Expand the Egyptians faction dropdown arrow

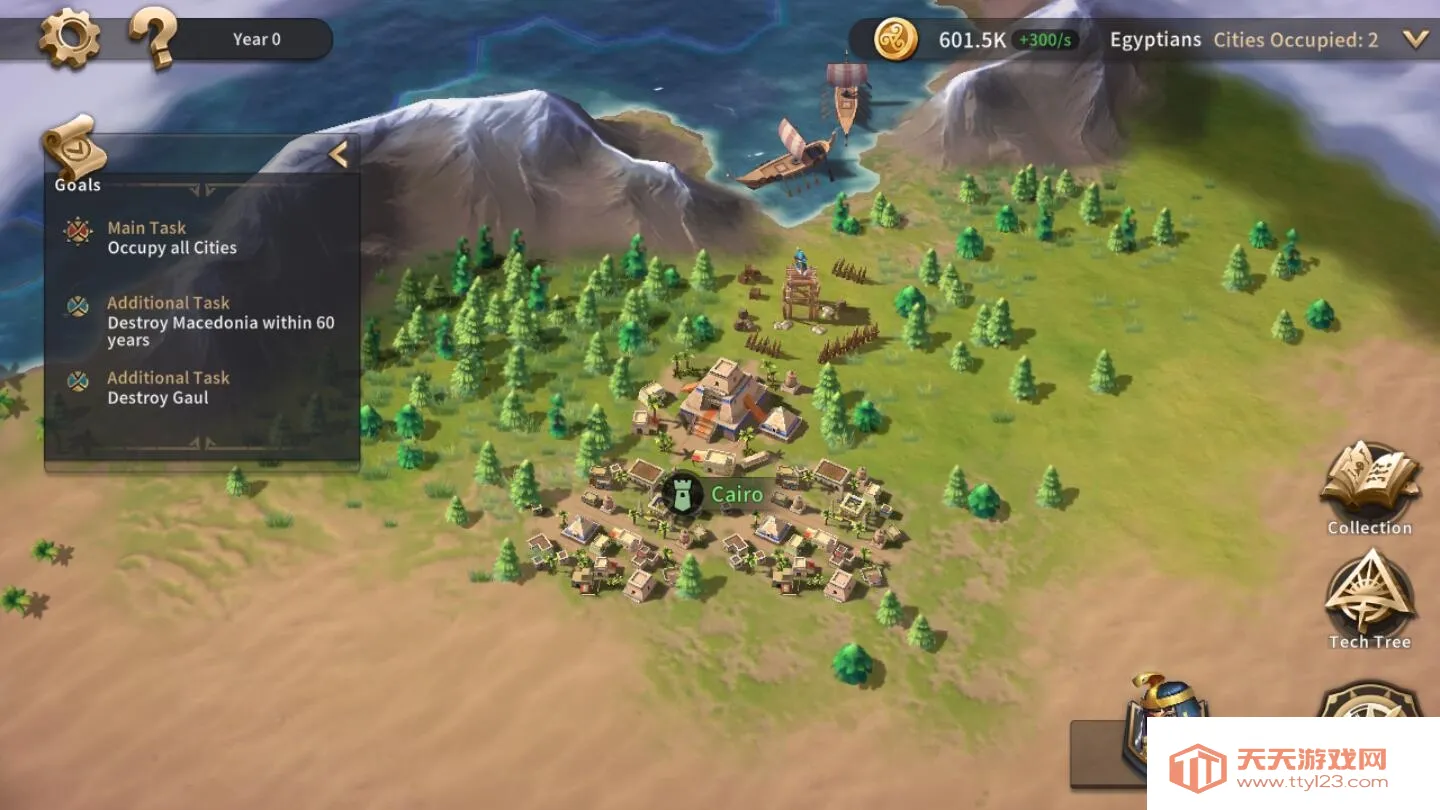1415,40
